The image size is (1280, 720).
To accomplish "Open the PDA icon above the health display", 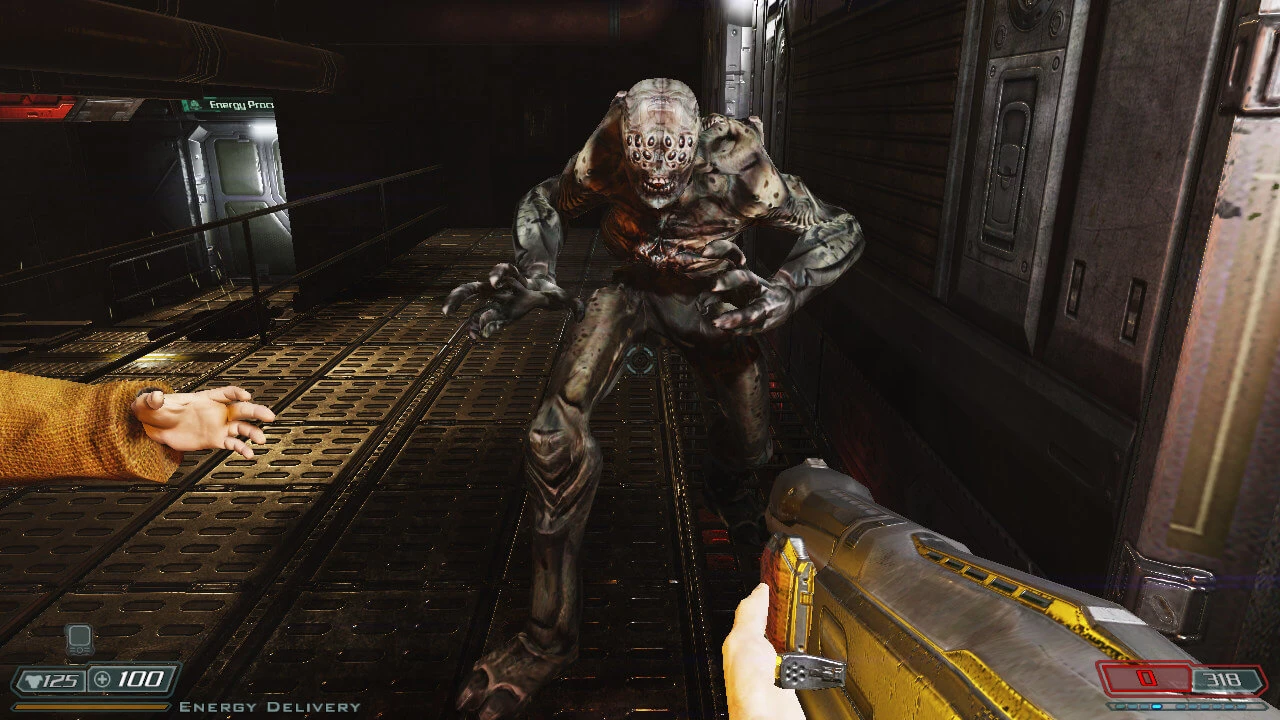I will (80, 639).
